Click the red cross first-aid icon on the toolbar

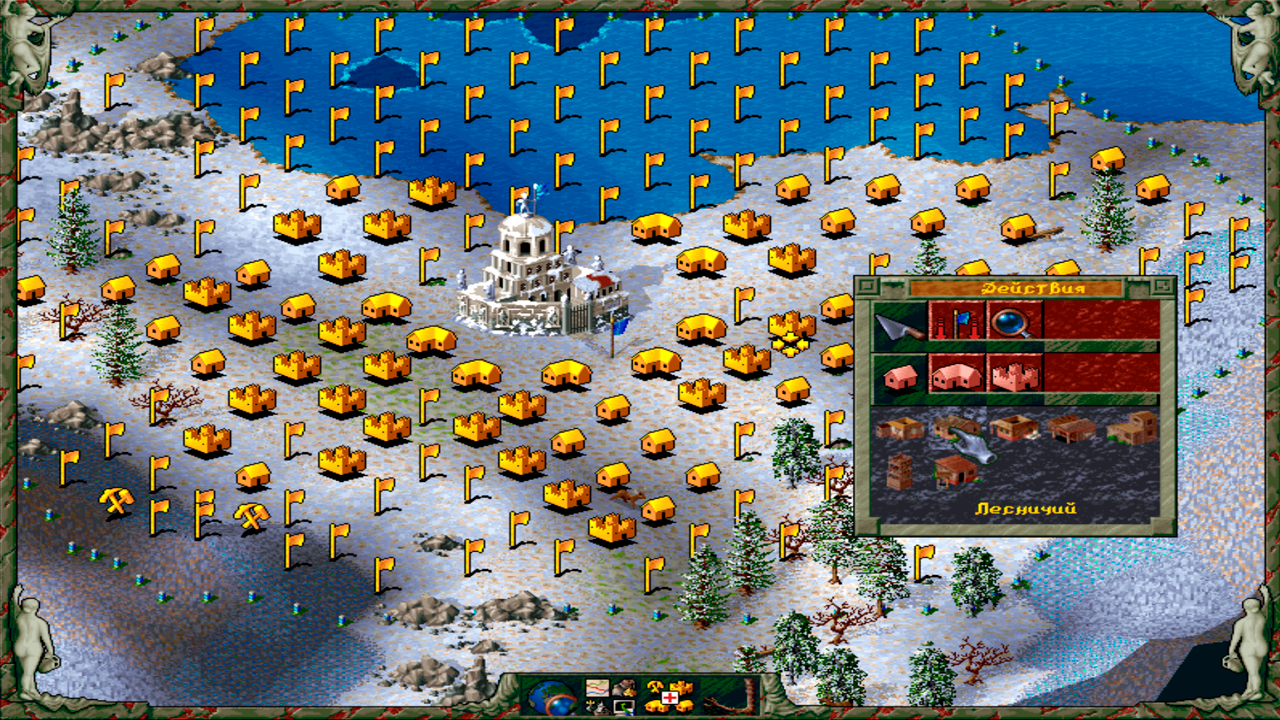coord(668,698)
